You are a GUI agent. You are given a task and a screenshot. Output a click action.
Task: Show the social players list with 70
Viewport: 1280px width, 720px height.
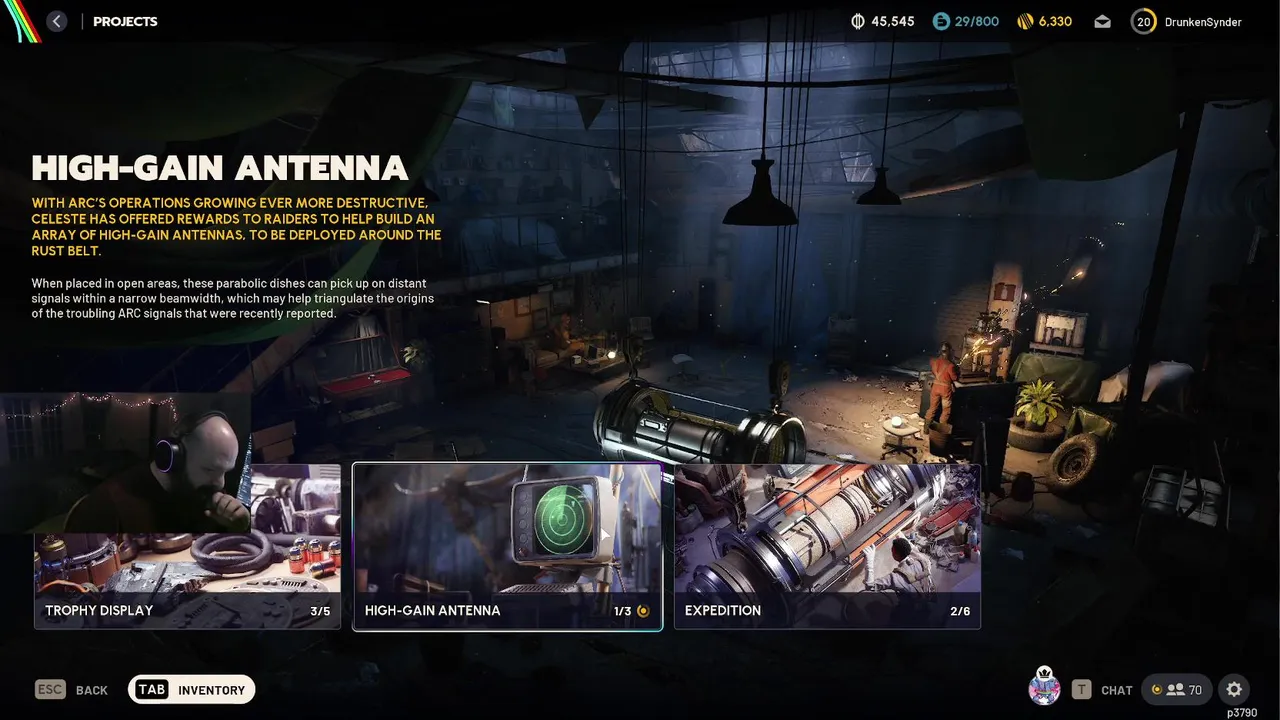coord(1177,689)
